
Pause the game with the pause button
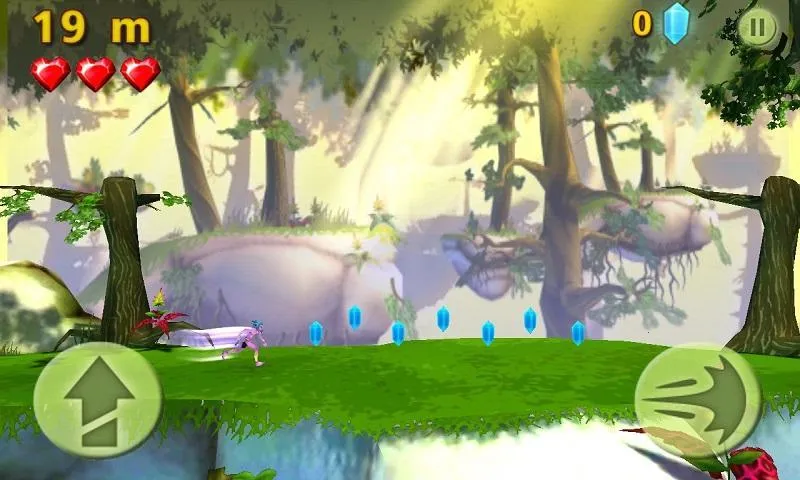point(757,28)
